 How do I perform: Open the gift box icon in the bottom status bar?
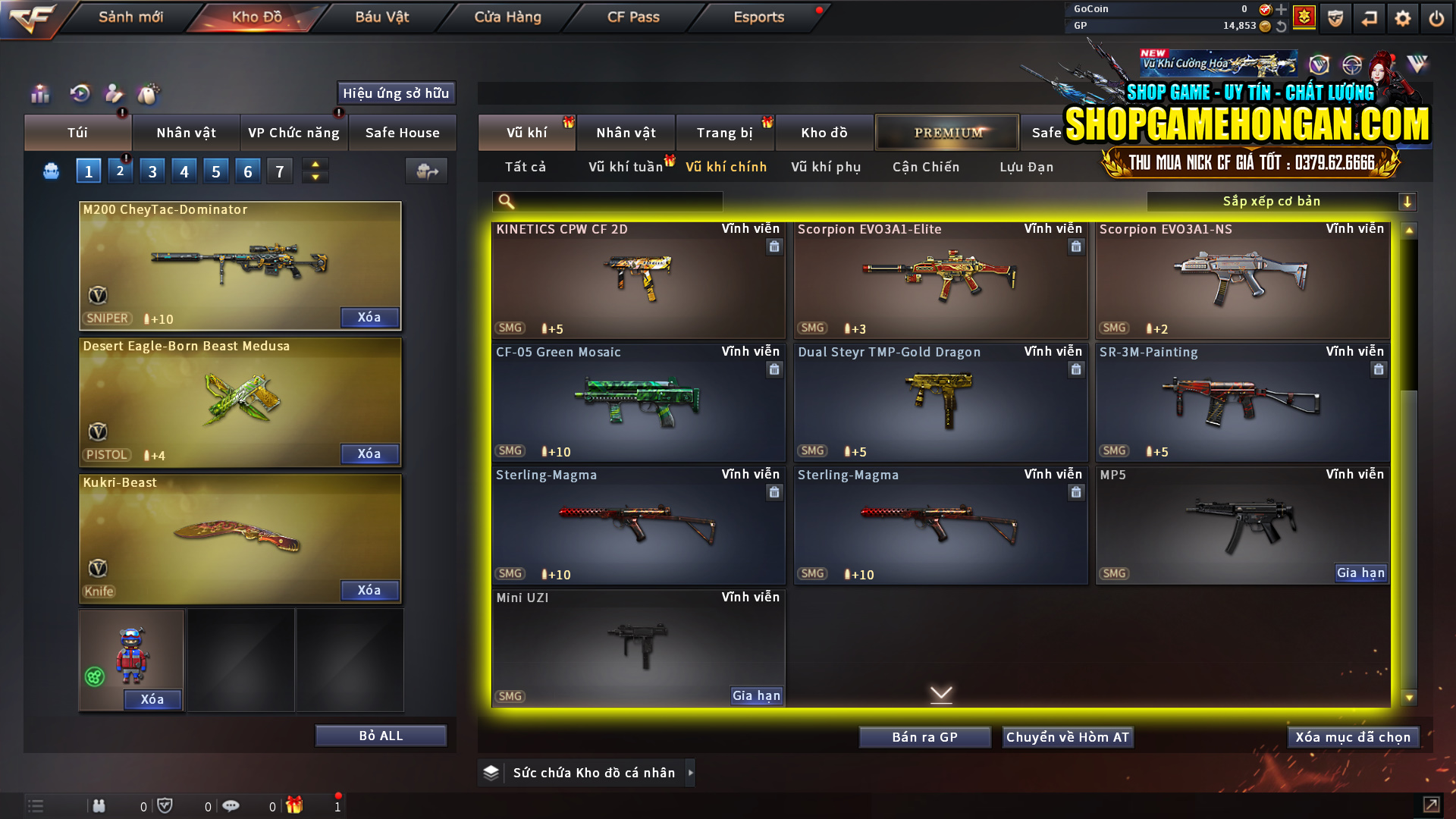pos(296,806)
